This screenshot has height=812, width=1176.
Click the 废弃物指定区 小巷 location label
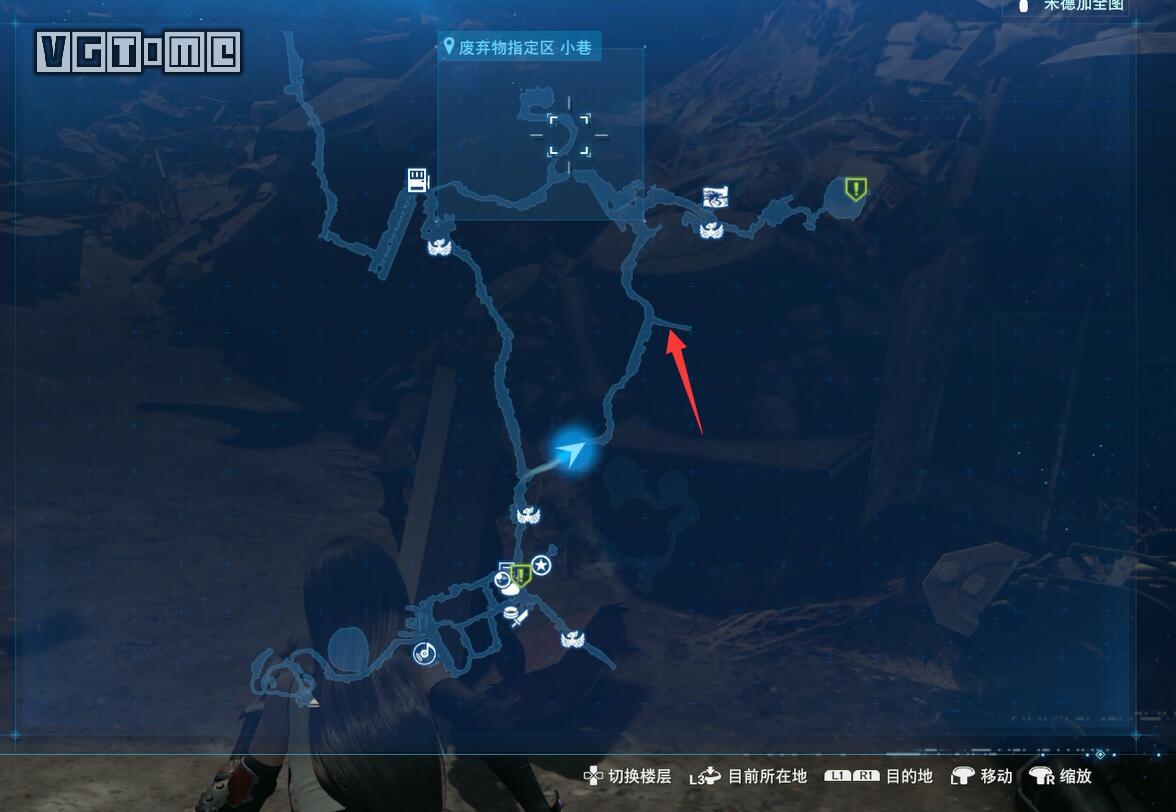click(520, 47)
